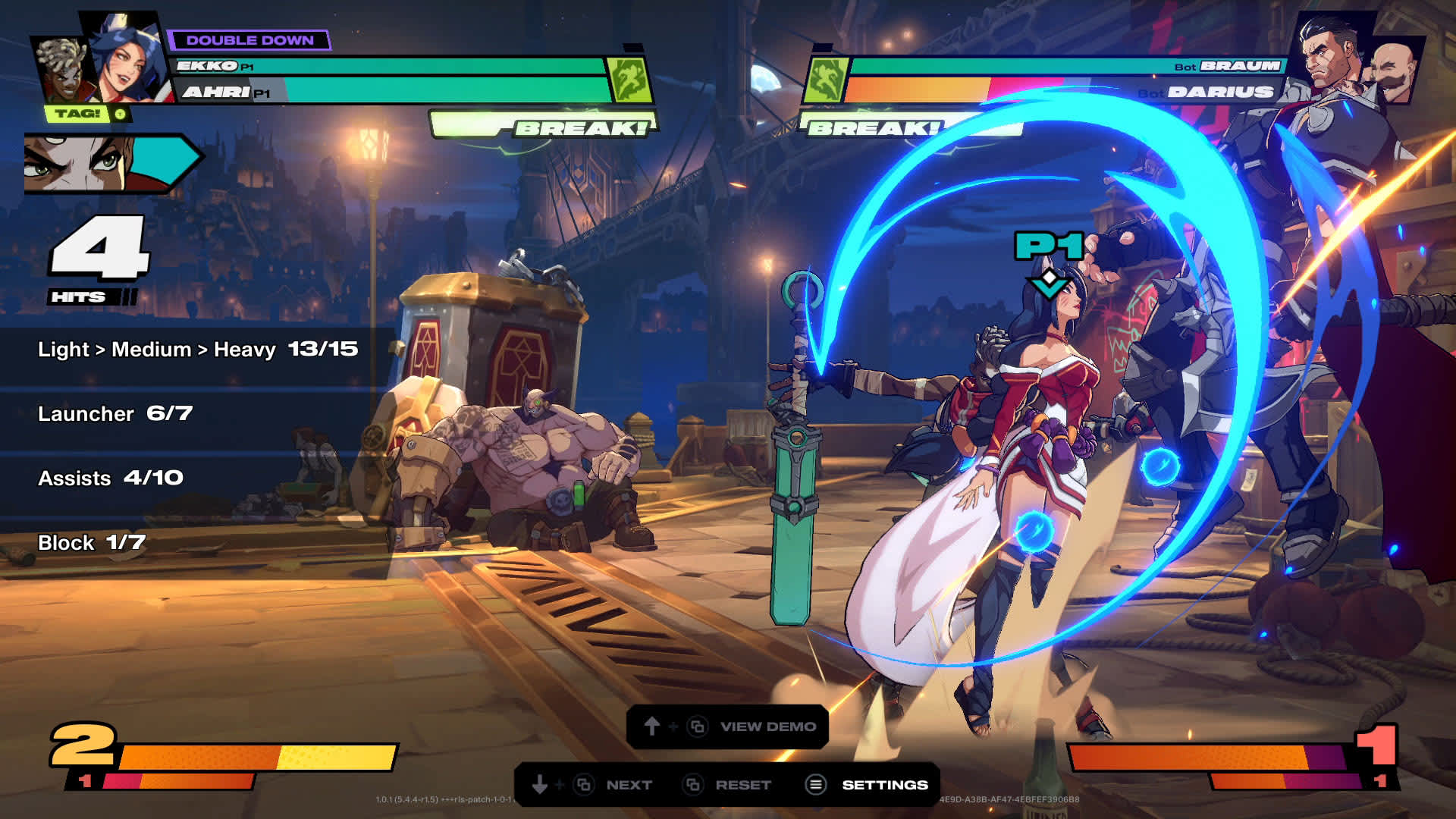Reset the training position

tap(726, 785)
